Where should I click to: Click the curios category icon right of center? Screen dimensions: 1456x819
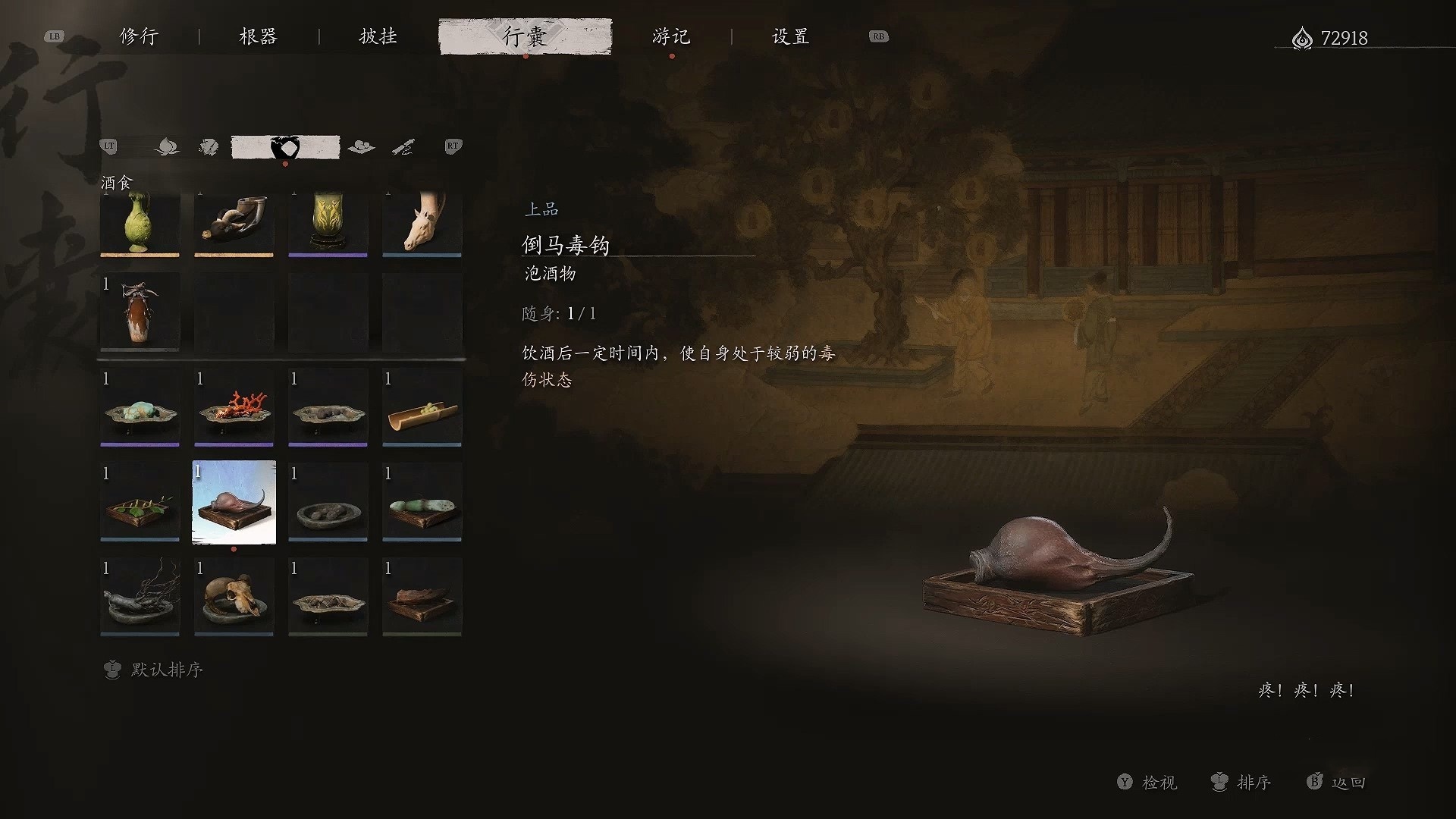362,146
